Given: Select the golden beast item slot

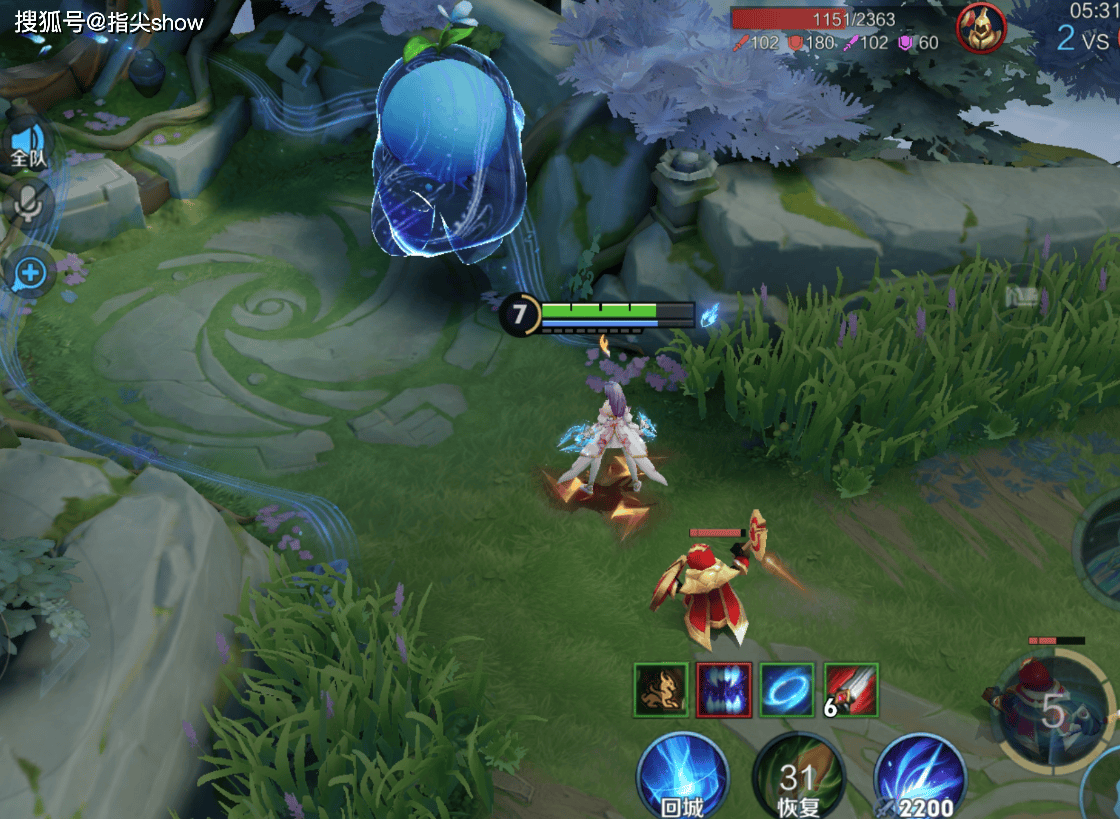Looking at the screenshot, I should click(661, 689).
